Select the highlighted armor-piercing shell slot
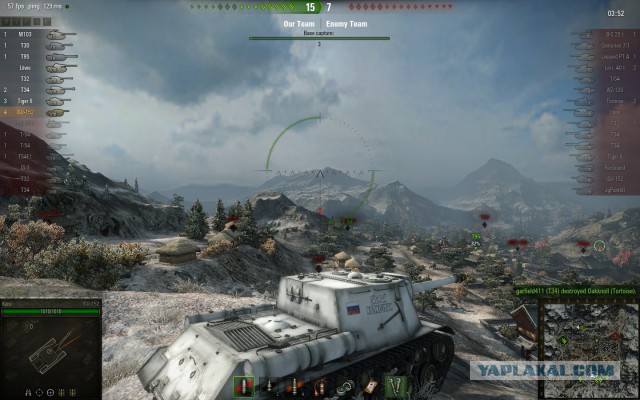The width and height of the screenshot is (640, 400). point(244,386)
